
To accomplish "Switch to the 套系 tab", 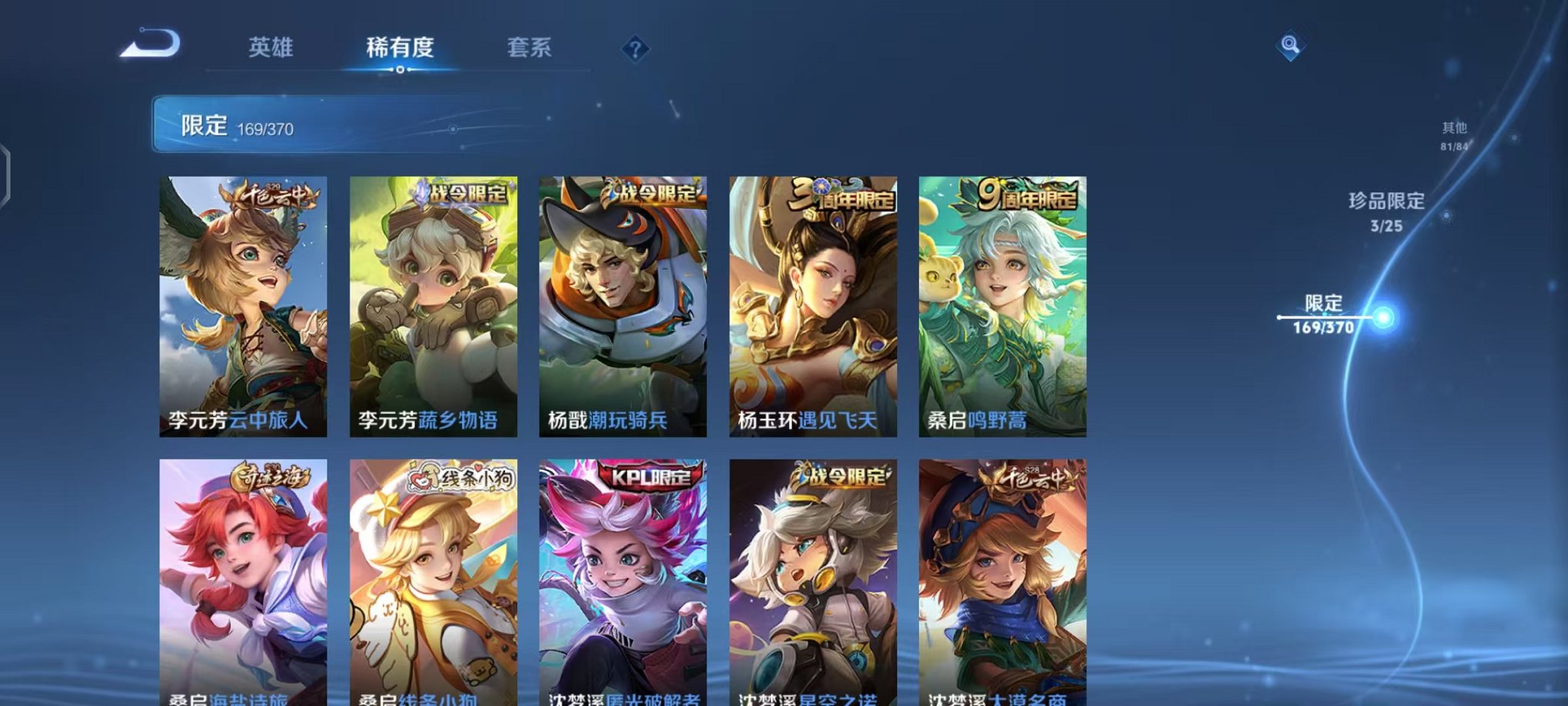I will [x=529, y=48].
